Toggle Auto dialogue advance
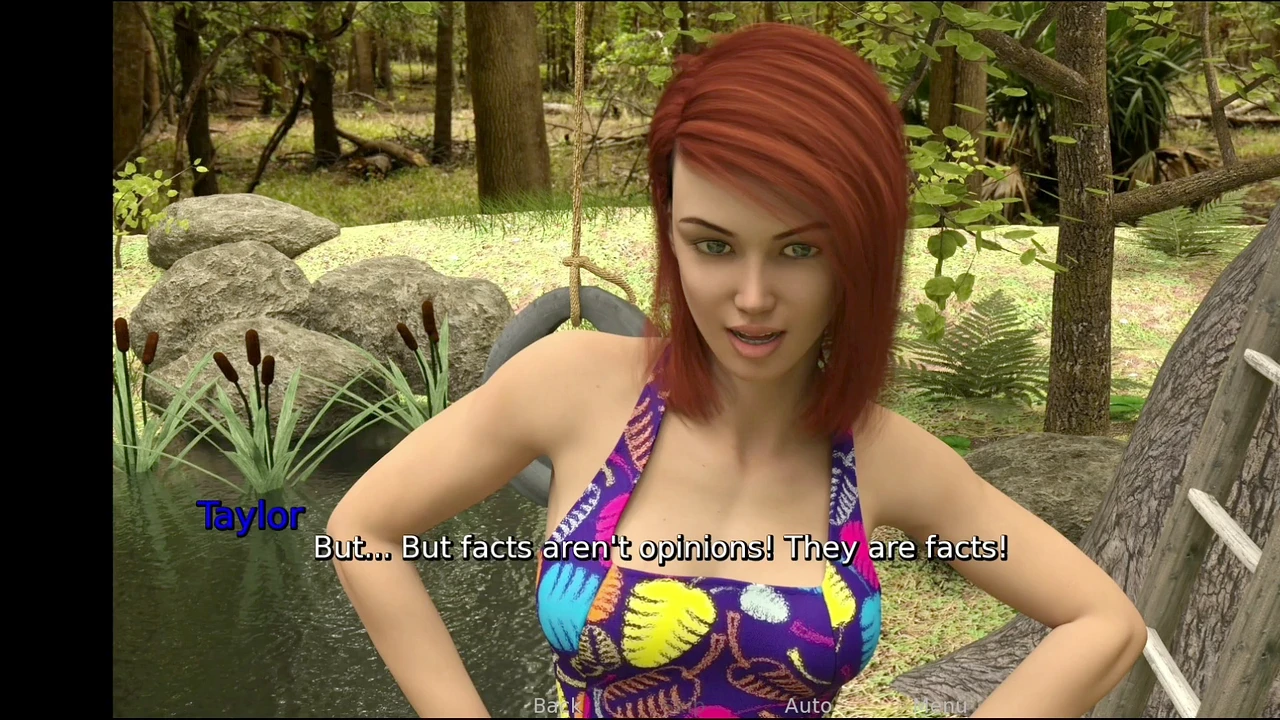The height and width of the screenshot is (720, 1280). [808, 706]
